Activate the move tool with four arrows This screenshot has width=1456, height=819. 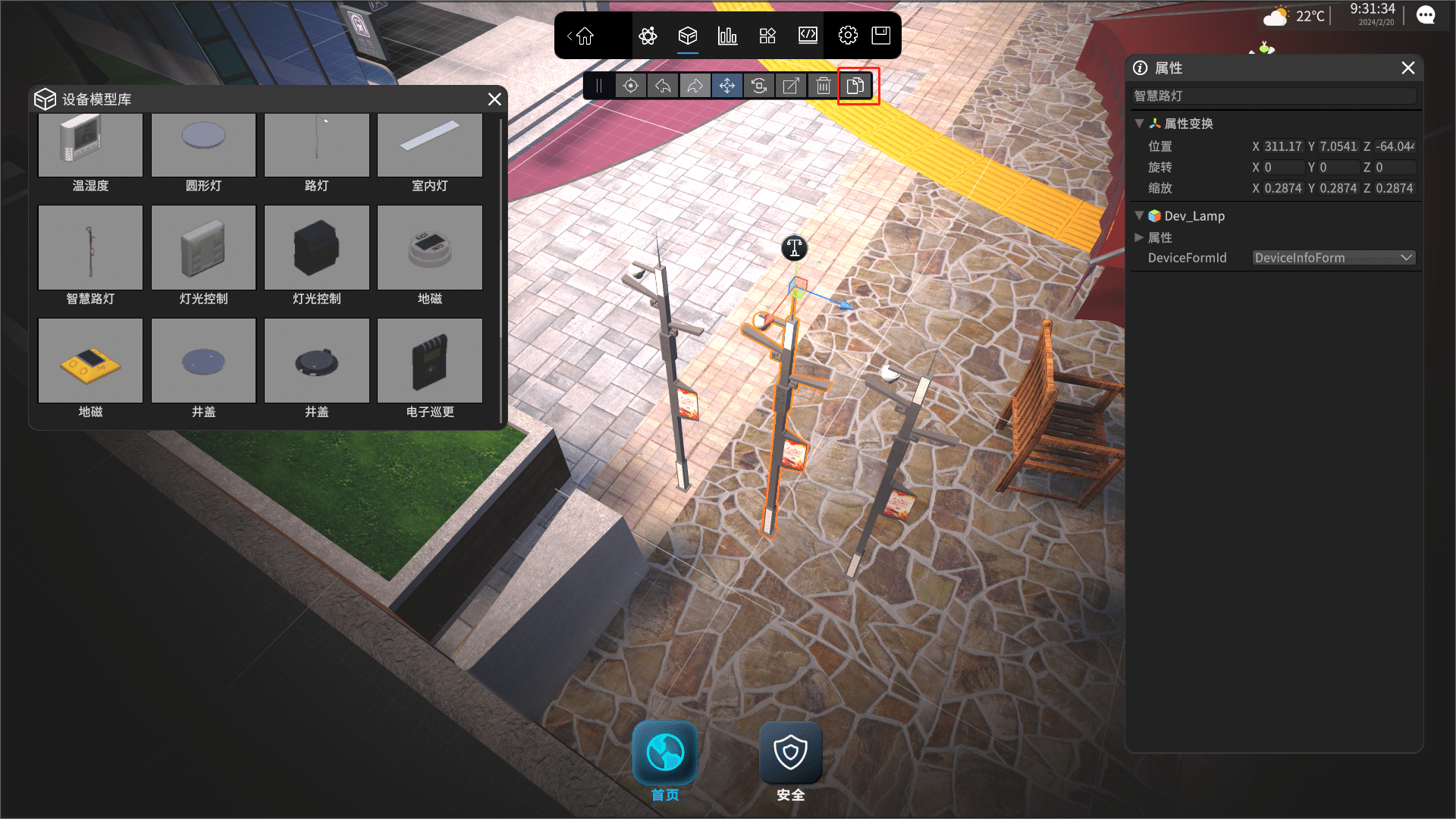click(726, 86)
